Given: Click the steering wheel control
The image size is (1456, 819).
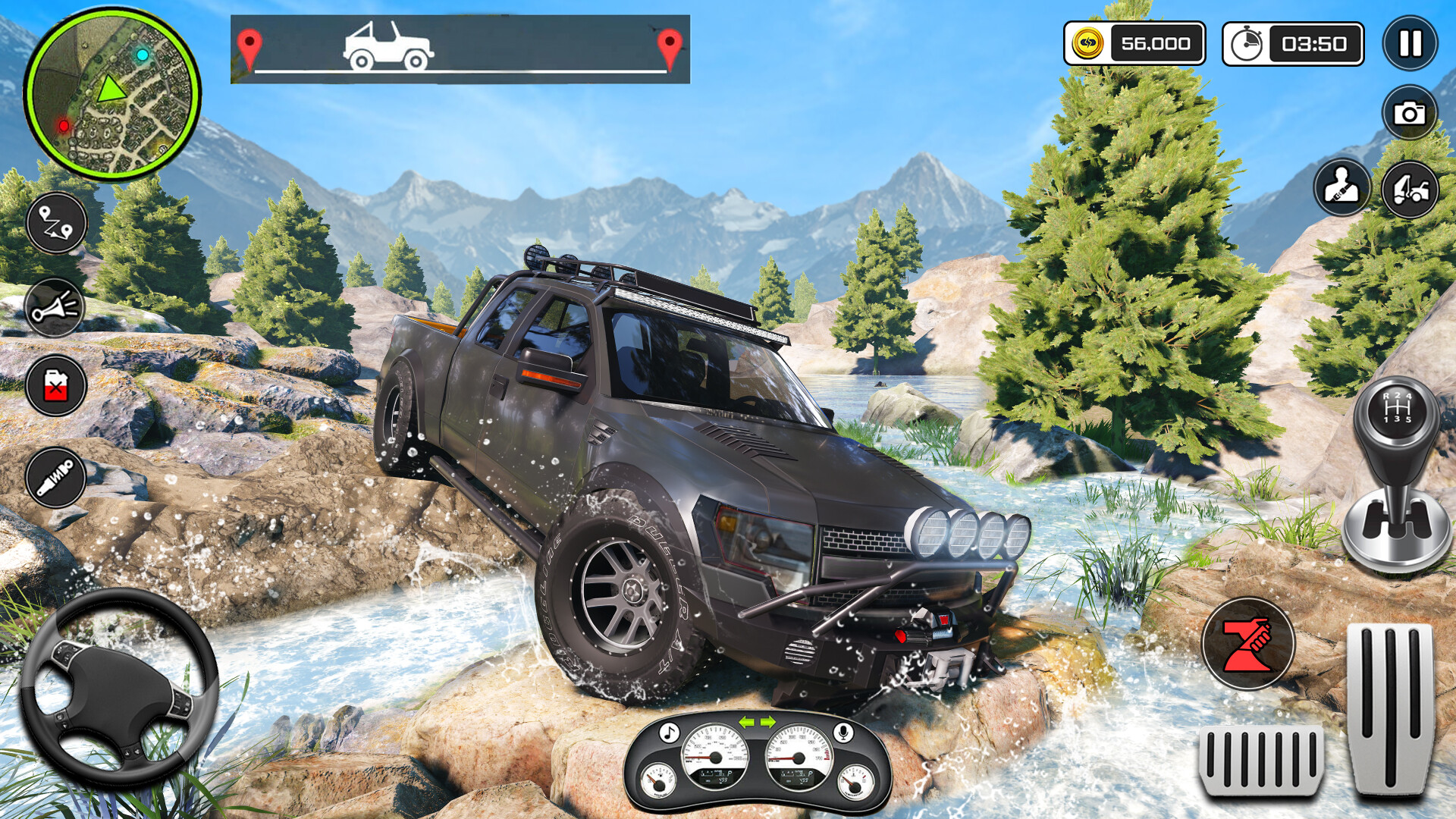Looking at the screenshot, I should click(118, 688).
